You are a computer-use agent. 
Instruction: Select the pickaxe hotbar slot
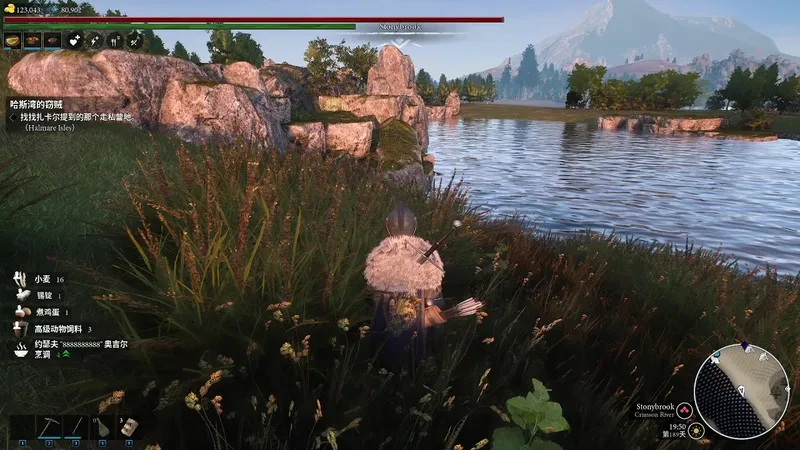tap(48, 427)
